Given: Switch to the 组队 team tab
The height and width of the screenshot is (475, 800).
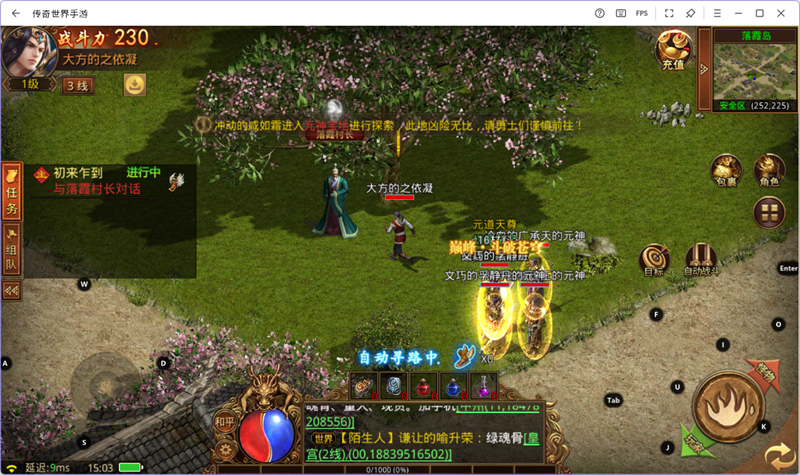Looking at the screenshot, I should pos(12,249).
